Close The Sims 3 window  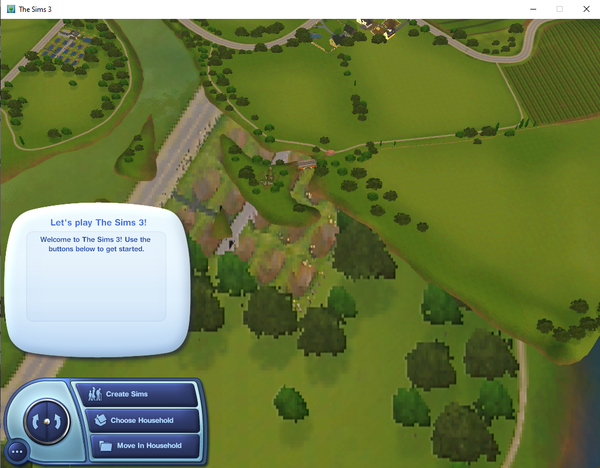coord(587,9)
